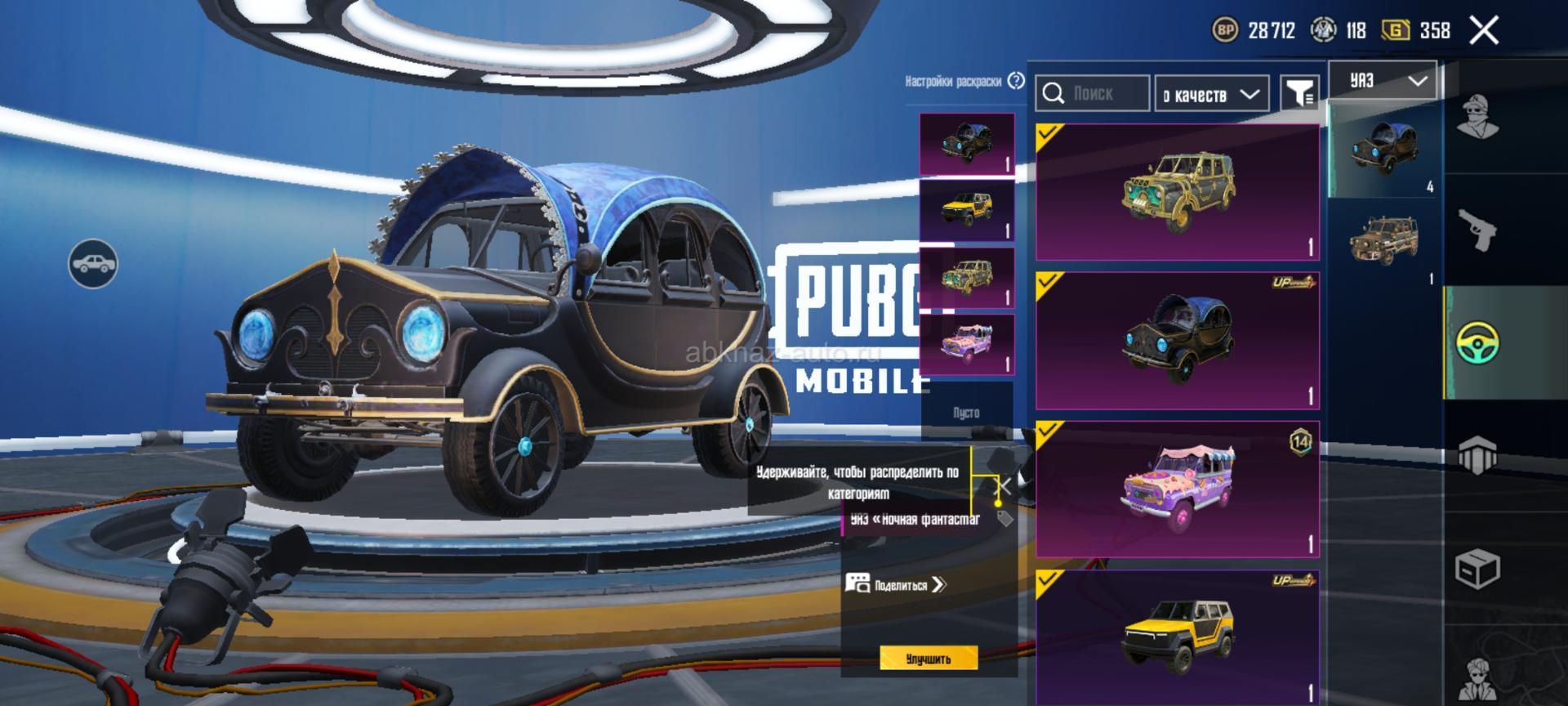Expand the УАЗ vehicle dropdown
Screen dimensions: 1568x706
pyautogui.click(x=1383, y=81)
